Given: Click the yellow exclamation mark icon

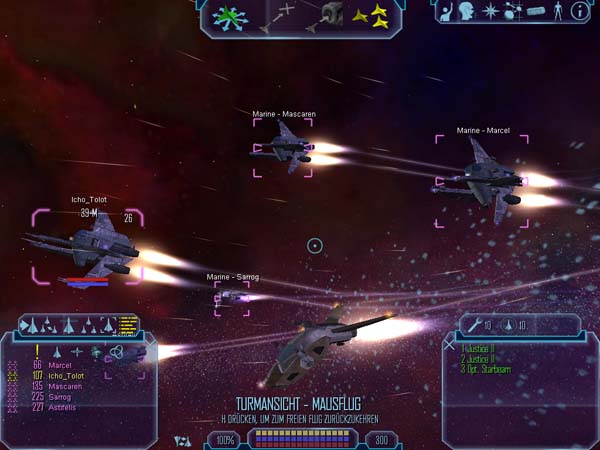Looking at the screenshot, I should tap(37, 351).
